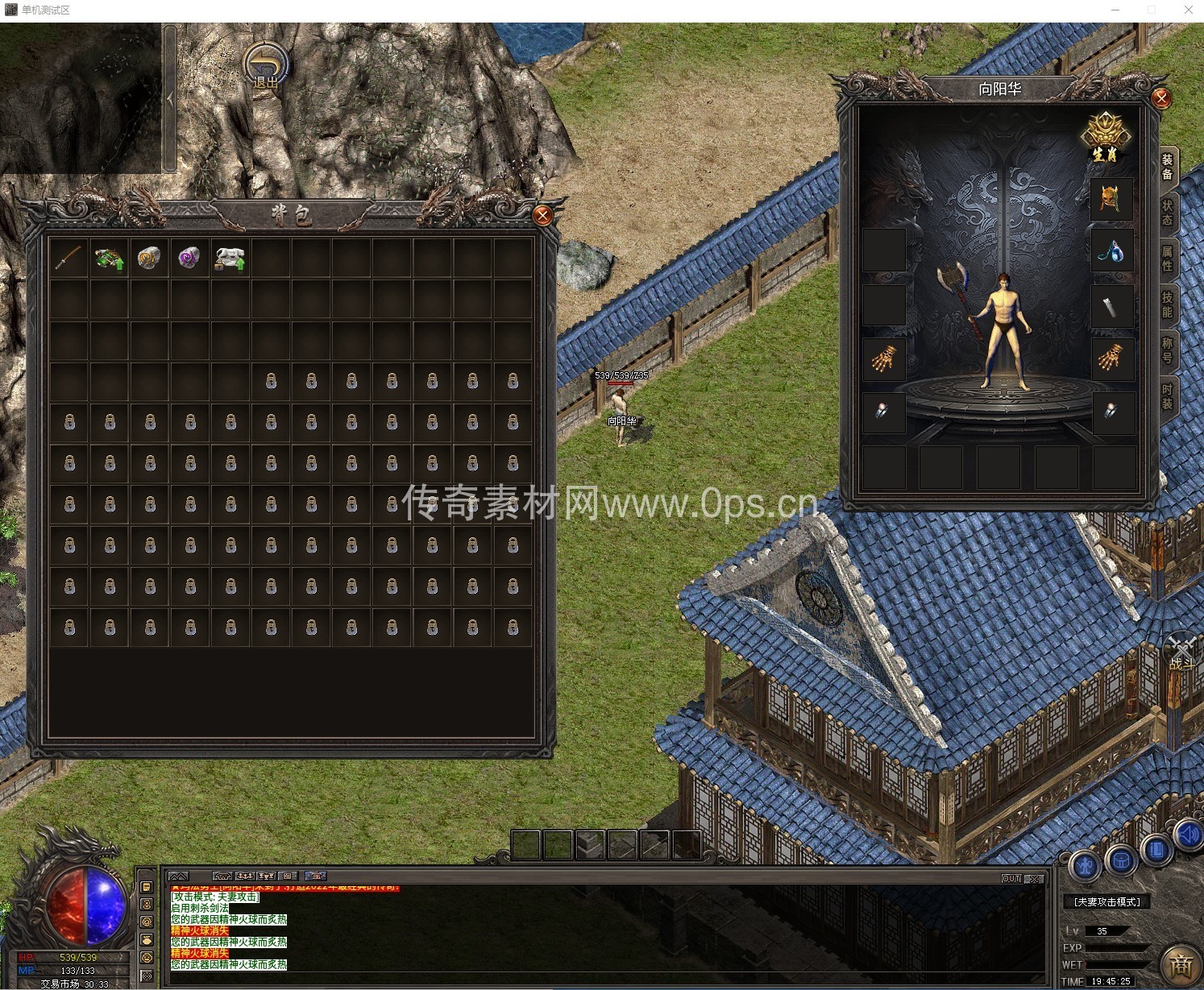
Task: Open the 商 shop button
Action: (x=1181, y=964)
